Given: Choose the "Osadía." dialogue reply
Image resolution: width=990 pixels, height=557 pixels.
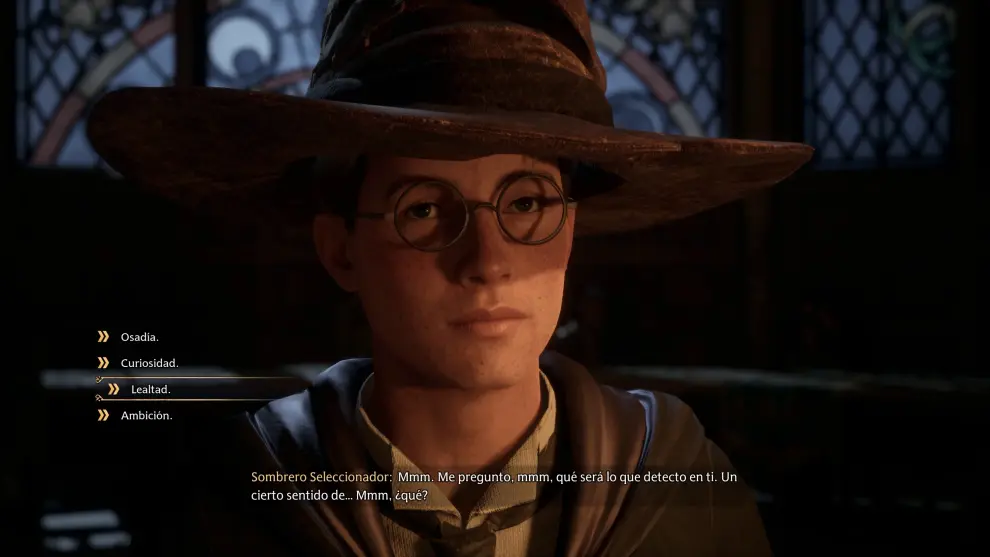Looking at the screenshot, I should tap(139, 337).
